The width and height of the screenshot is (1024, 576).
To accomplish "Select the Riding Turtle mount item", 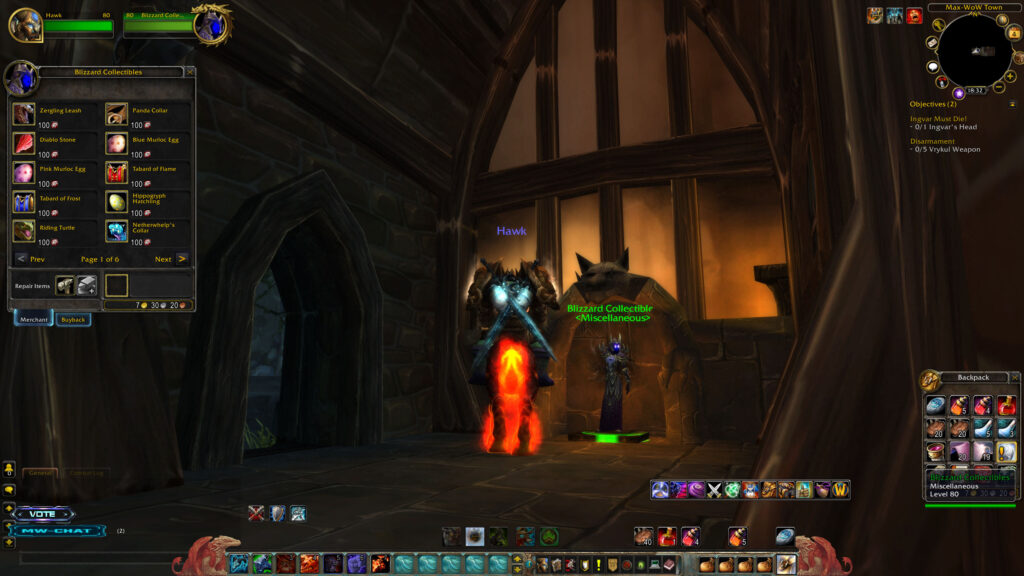I will pyautogui.click(x=24, y=231).
